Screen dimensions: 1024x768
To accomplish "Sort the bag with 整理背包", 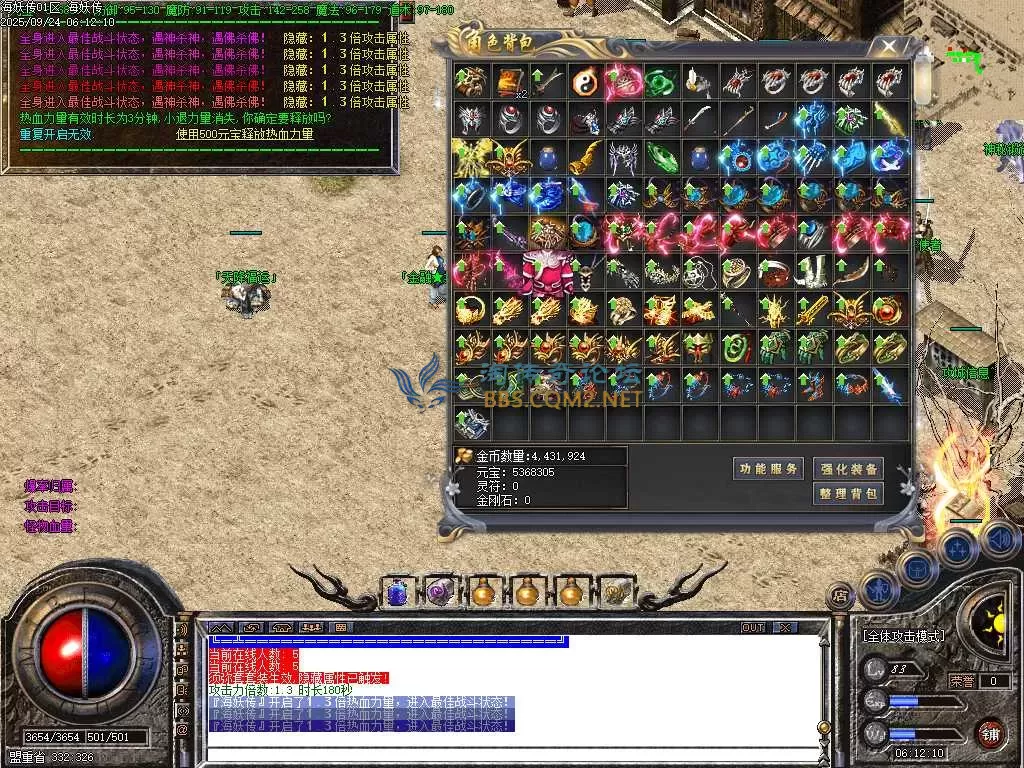I will tap(848, 493).
